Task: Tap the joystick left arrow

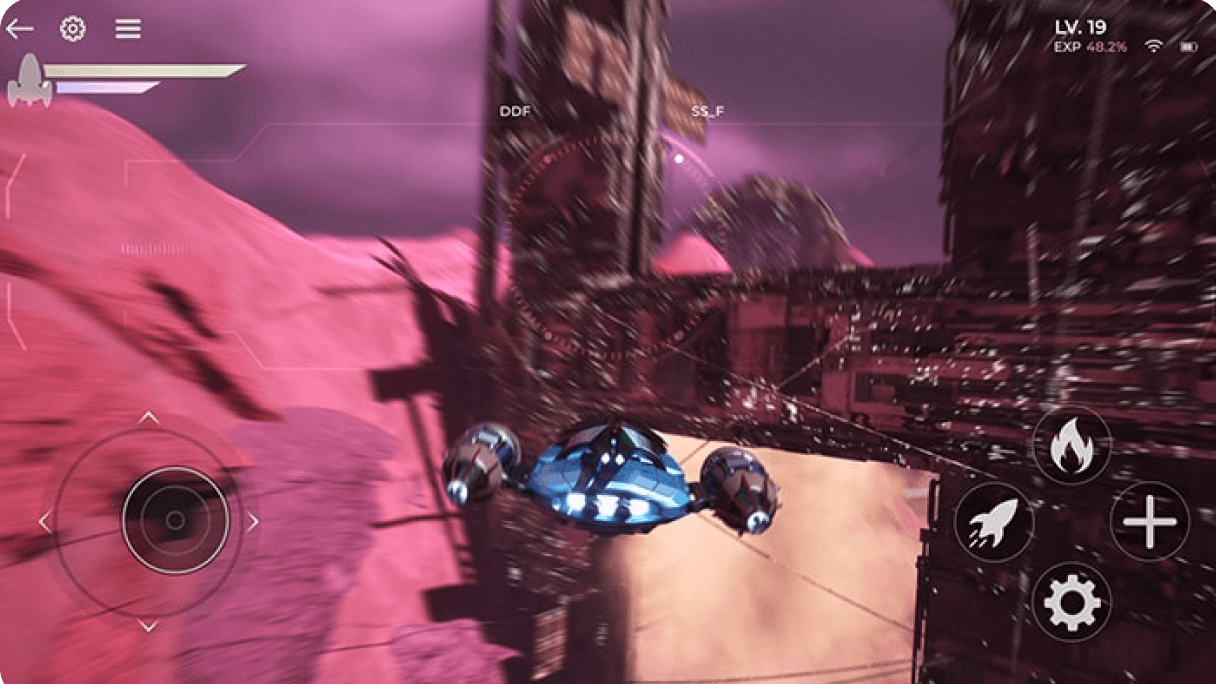Action: 44,522
